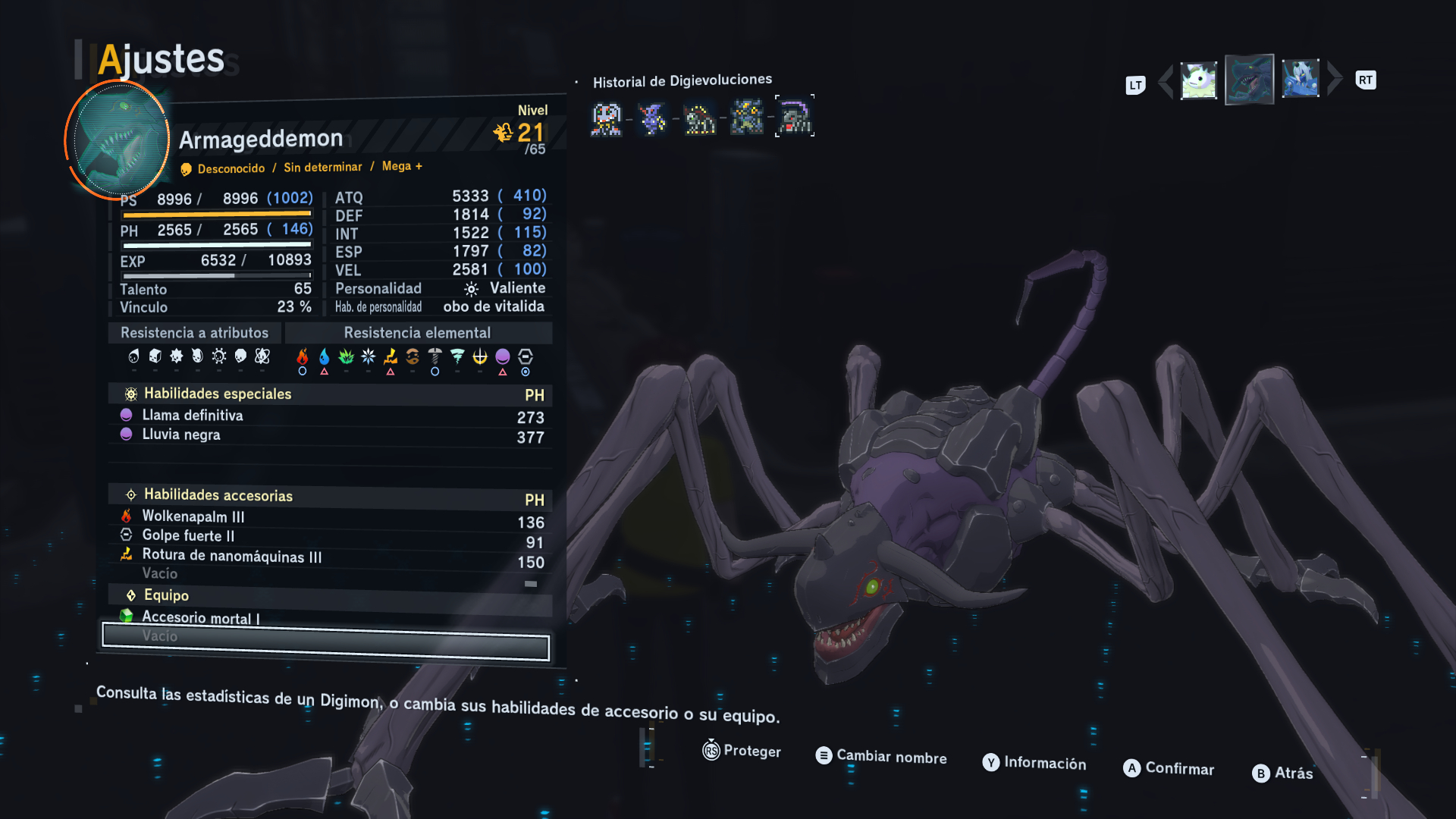Select the purple dragon evolution sprite
Viewport: 1456px width, 819px height.
click(x=652, y=119)
